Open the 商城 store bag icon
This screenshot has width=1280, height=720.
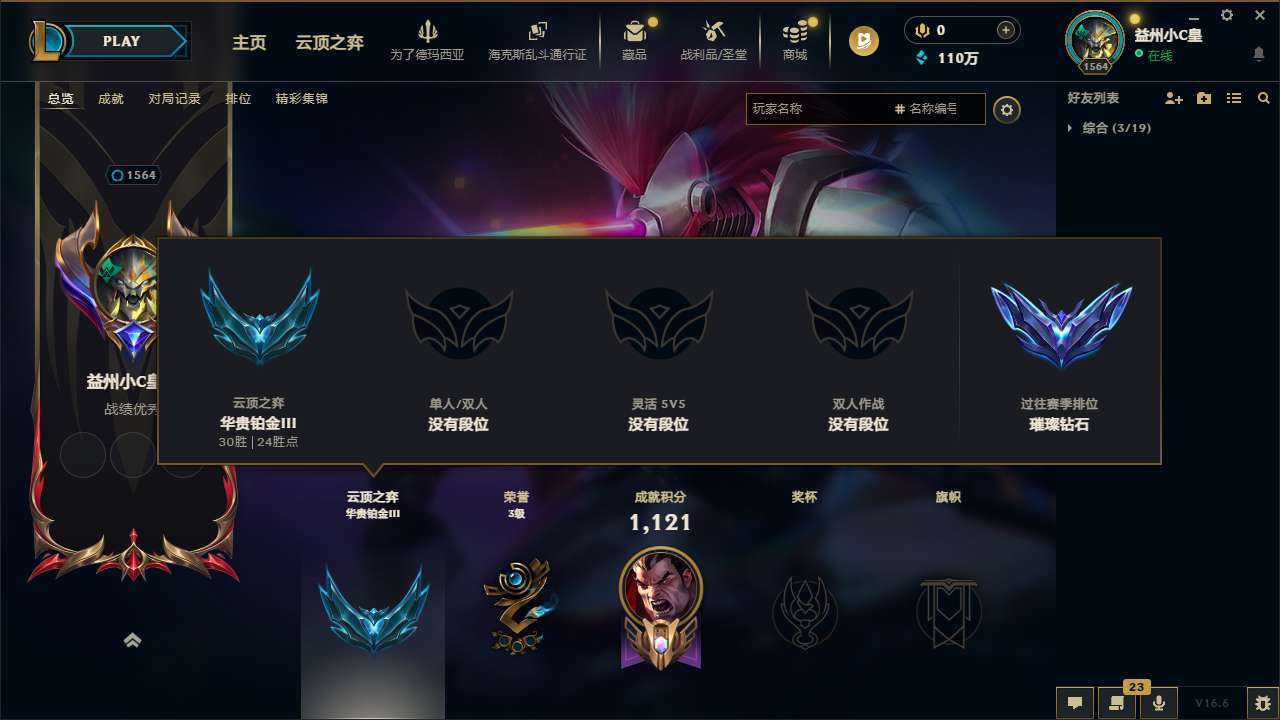[x=795, y=30]
